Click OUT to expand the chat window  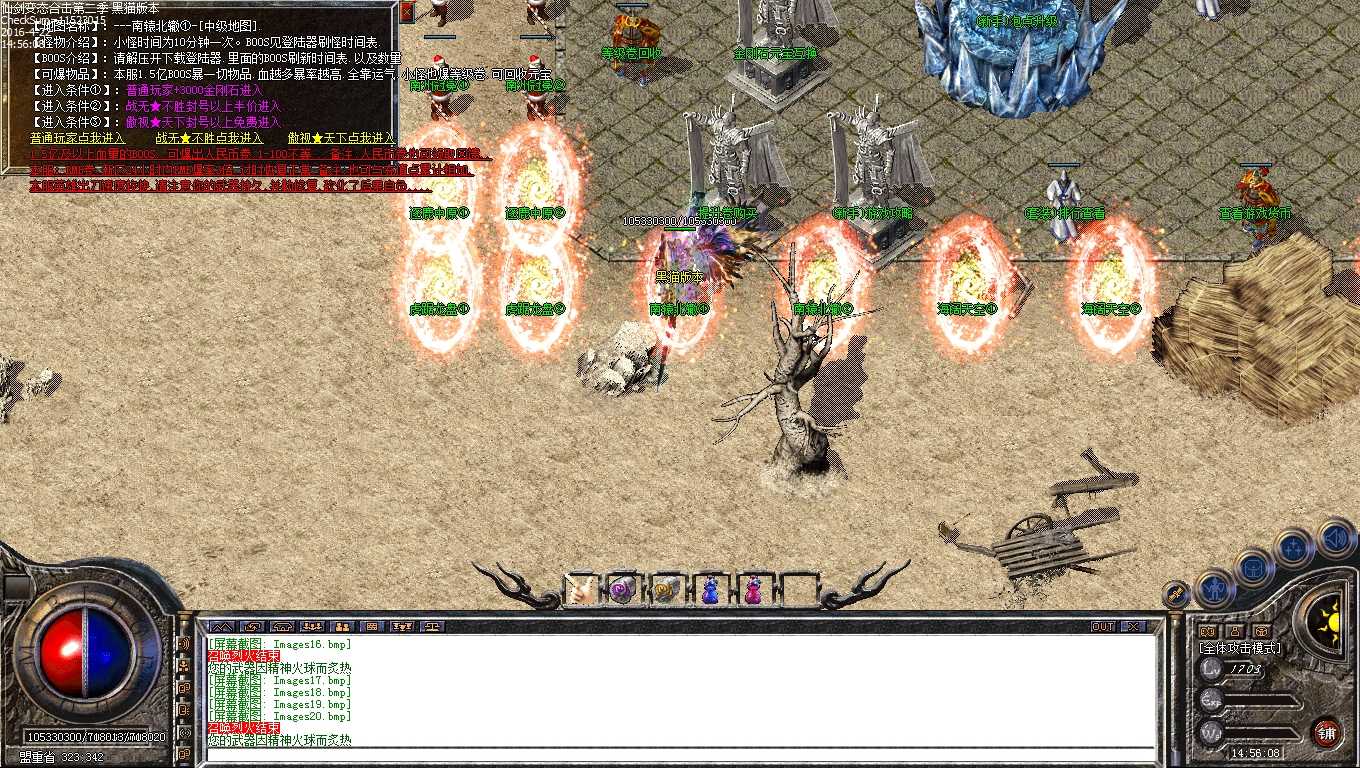pos(1105,625)
